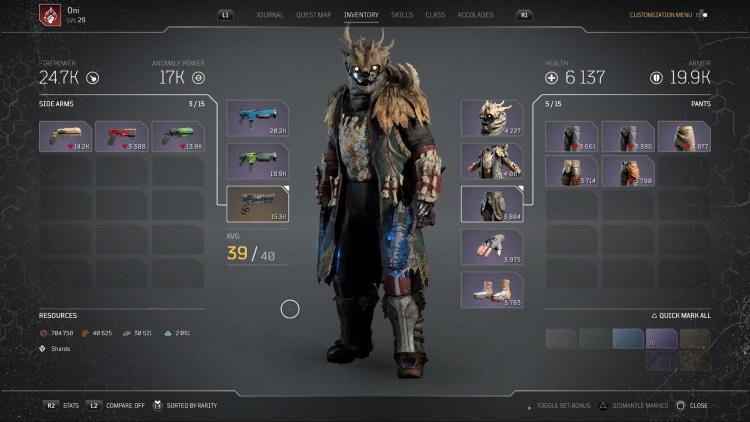
Task: Switch to the Journal tab
Action: pyautogui.click(x=269, y=15)
